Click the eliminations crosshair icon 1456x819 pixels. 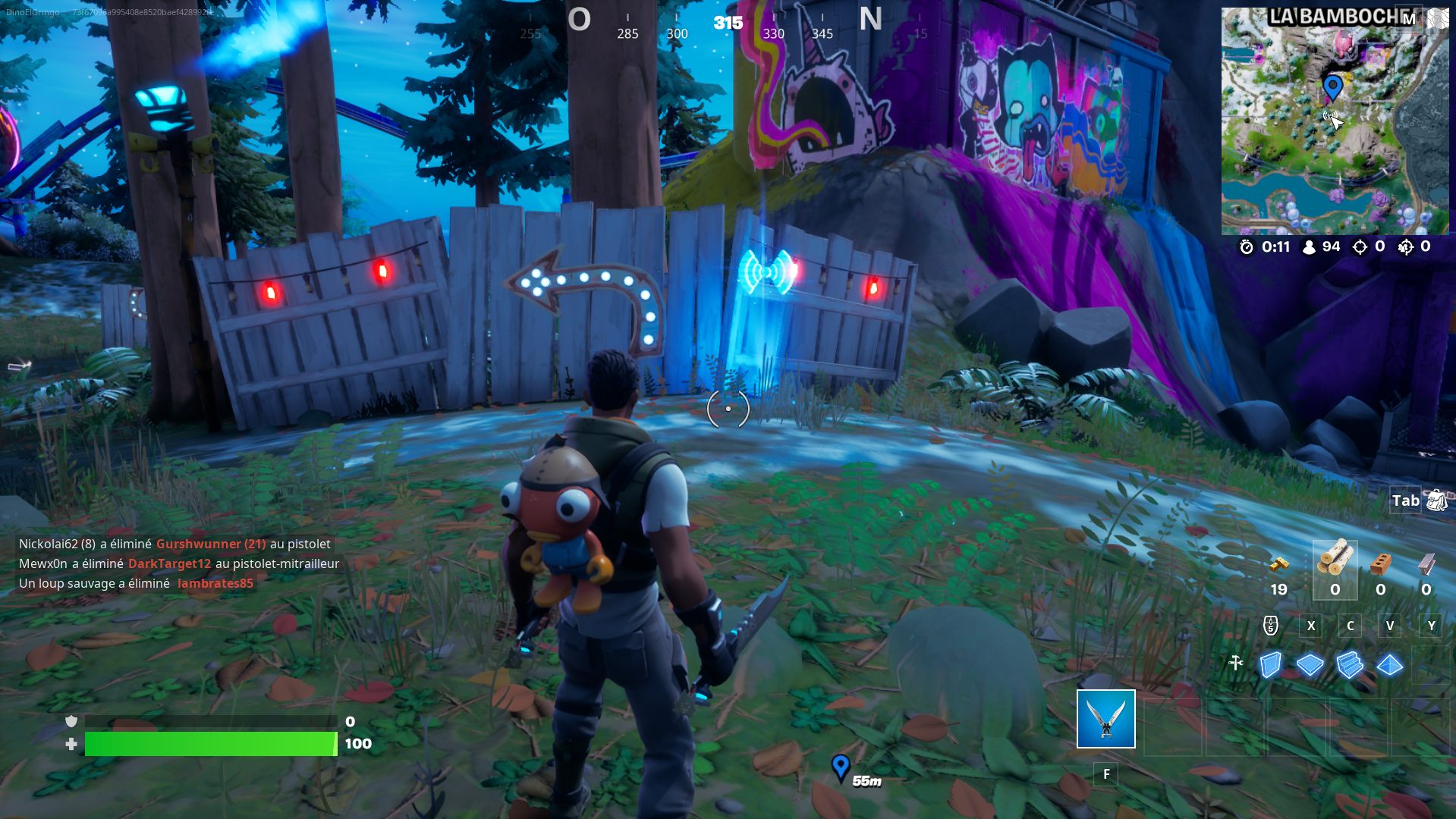tap(1359, 246)
